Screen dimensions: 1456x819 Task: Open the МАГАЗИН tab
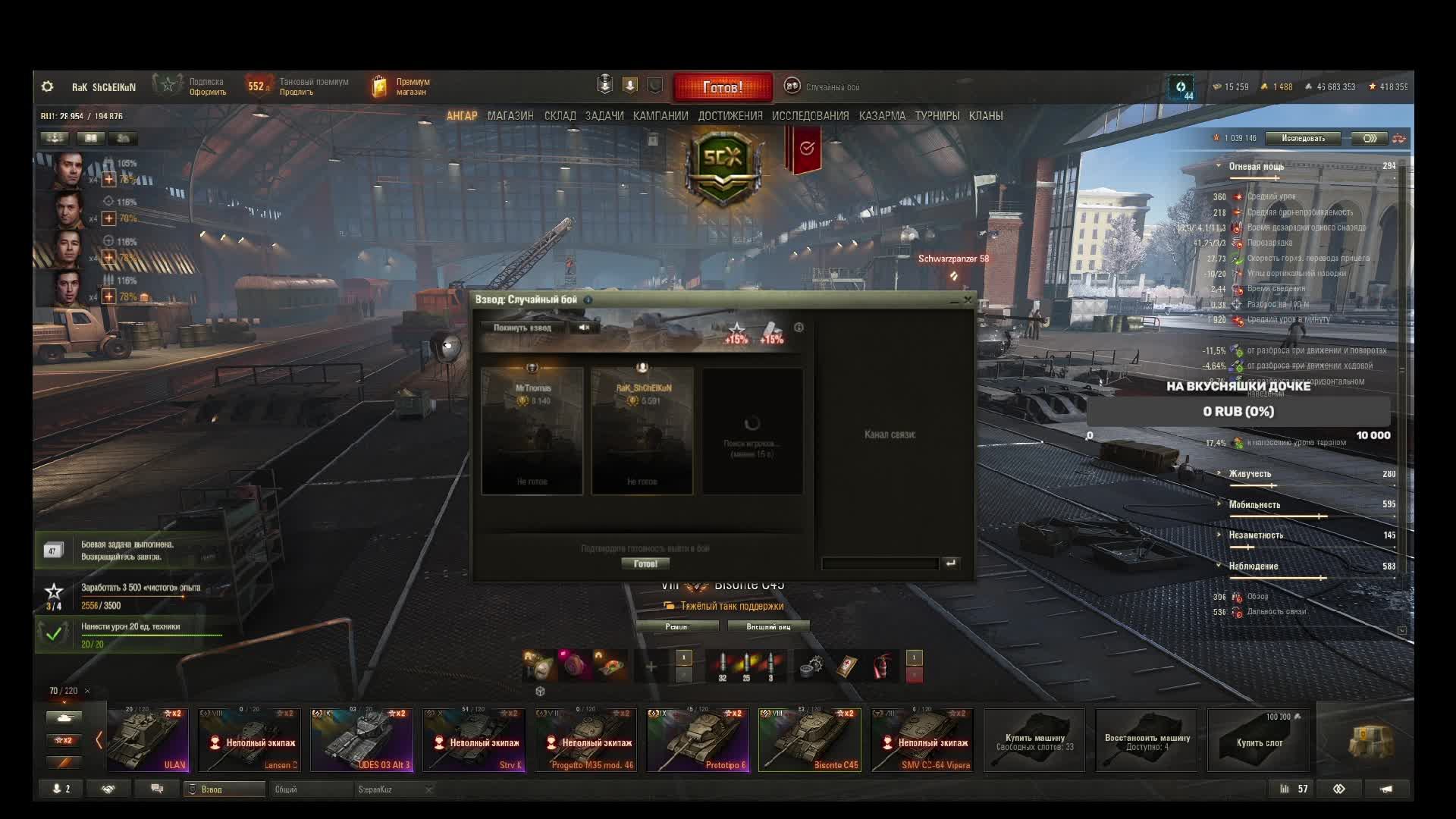510,116
